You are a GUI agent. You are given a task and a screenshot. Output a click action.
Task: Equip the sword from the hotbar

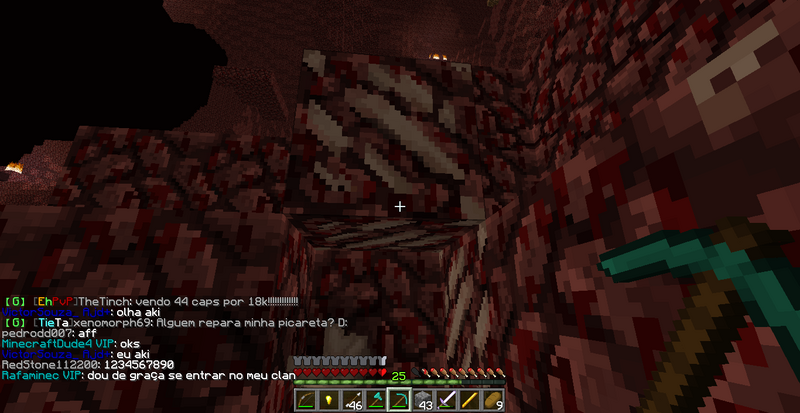click(x=446, y=400)
